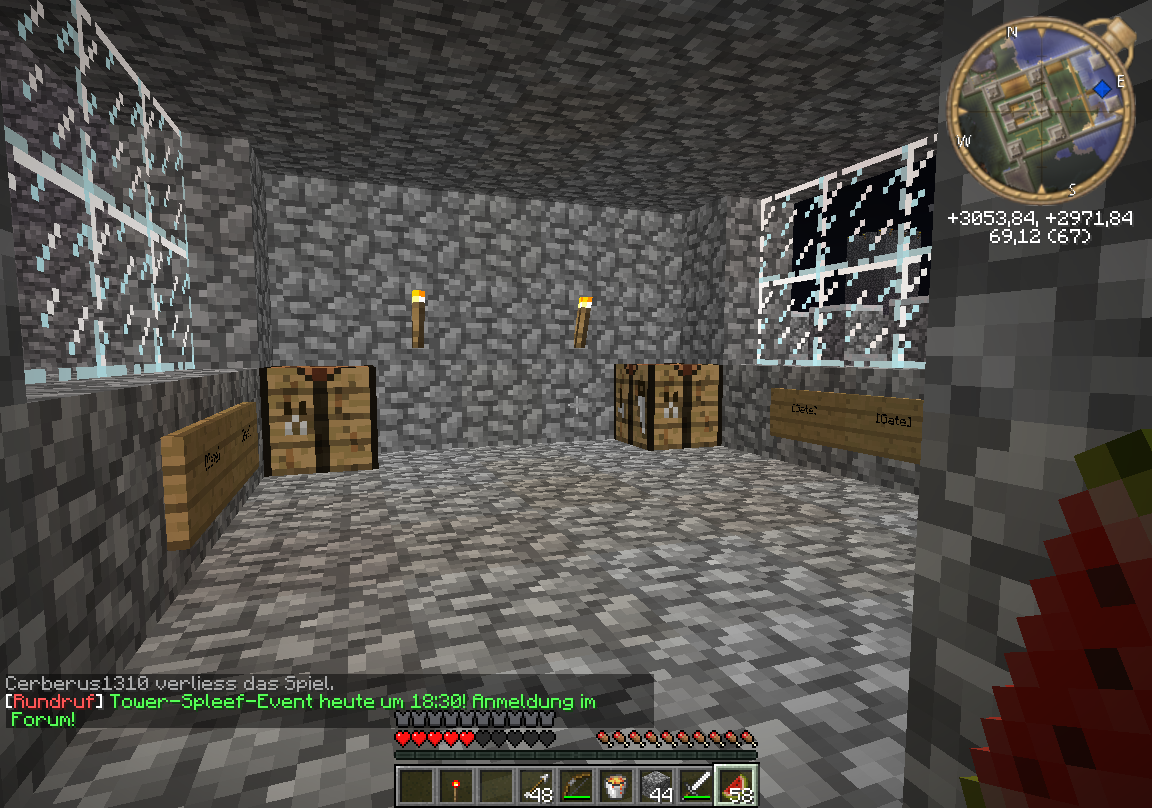Click the blue diamond marker on the minimap
Image resolution: width=1152 pixels, height=808 pixels.
pos(1102,89)
